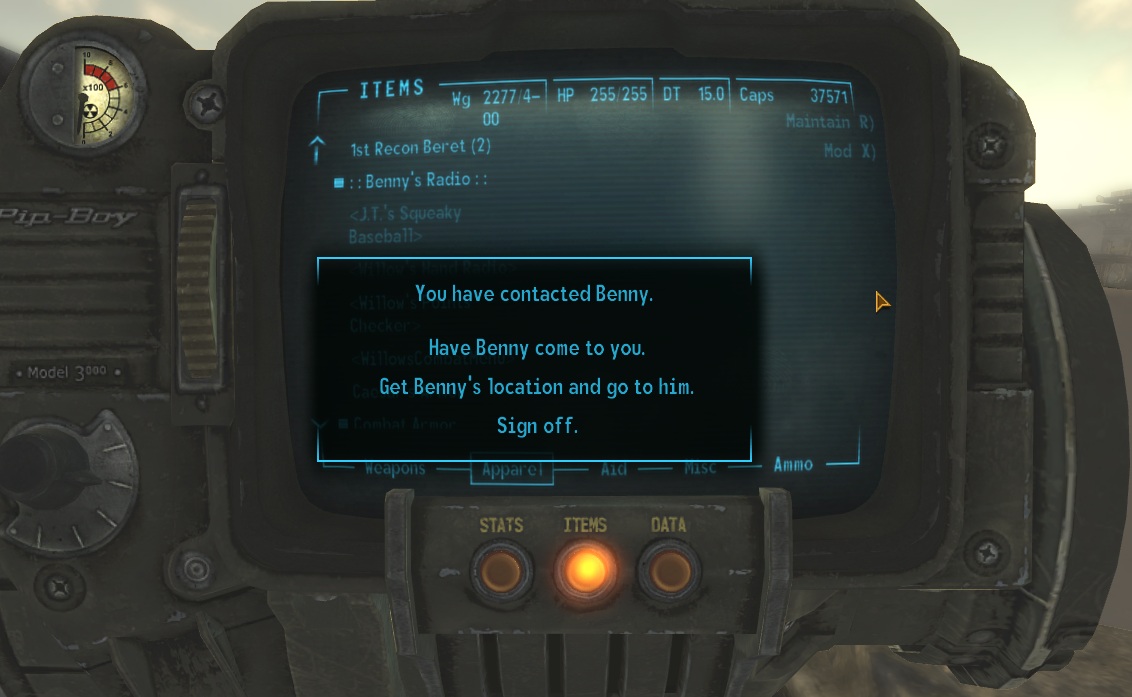Image resolution: width=1132 pixels, height=697 pixels.
Task: Switch to the DATA Pip-Boy section
Action: 667,570
